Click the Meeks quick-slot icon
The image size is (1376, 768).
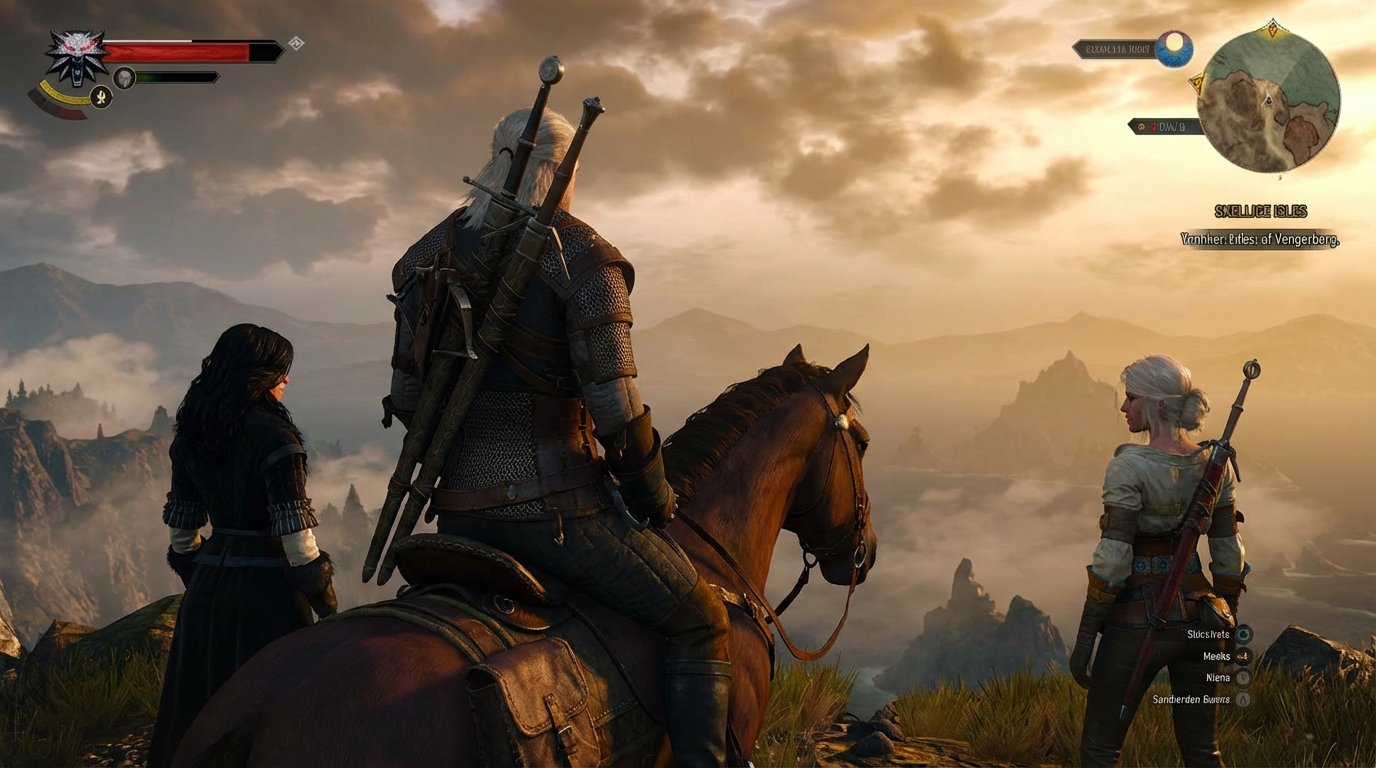1242,657
